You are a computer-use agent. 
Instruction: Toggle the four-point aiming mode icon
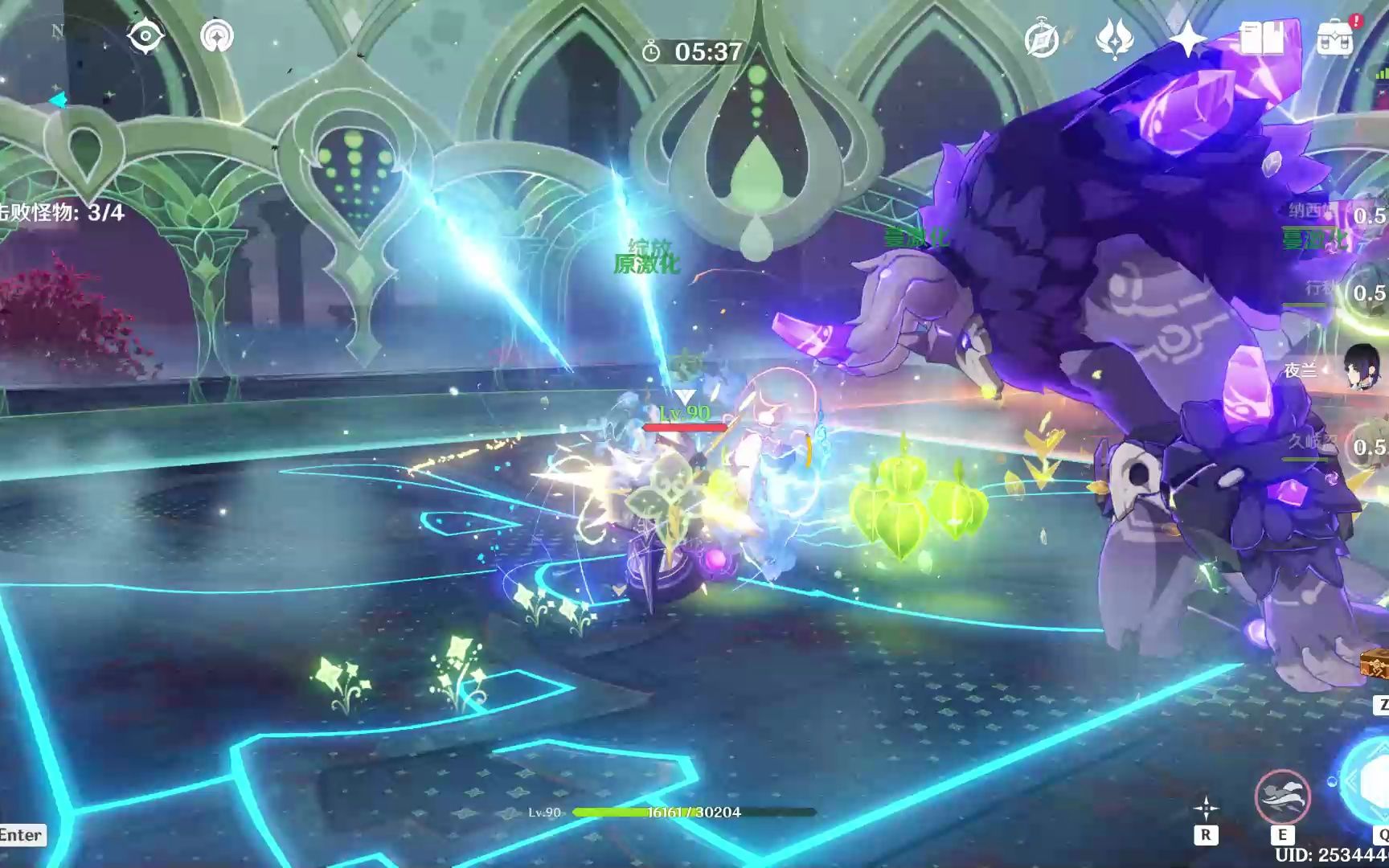point(1205,809)
